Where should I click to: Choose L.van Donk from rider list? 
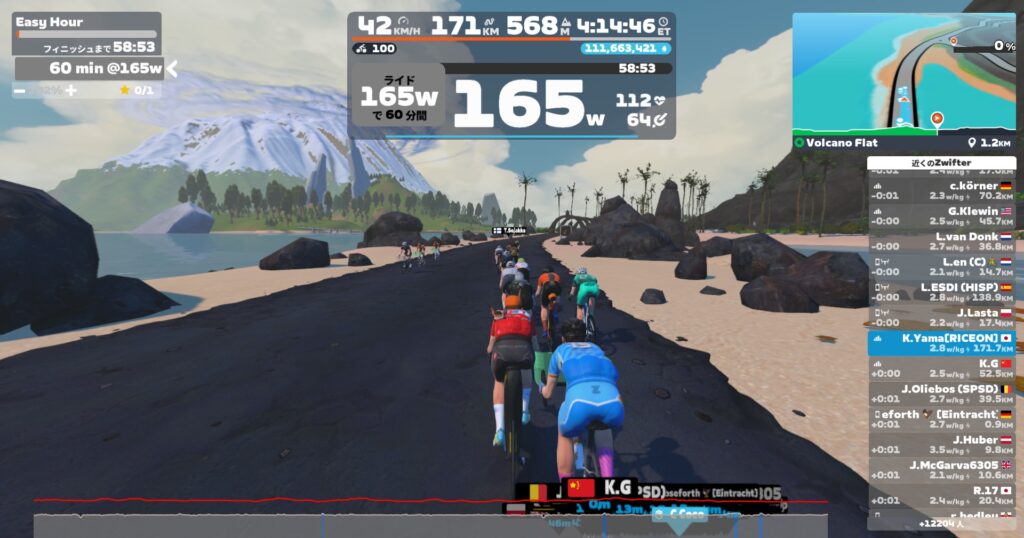coord(941,241)
